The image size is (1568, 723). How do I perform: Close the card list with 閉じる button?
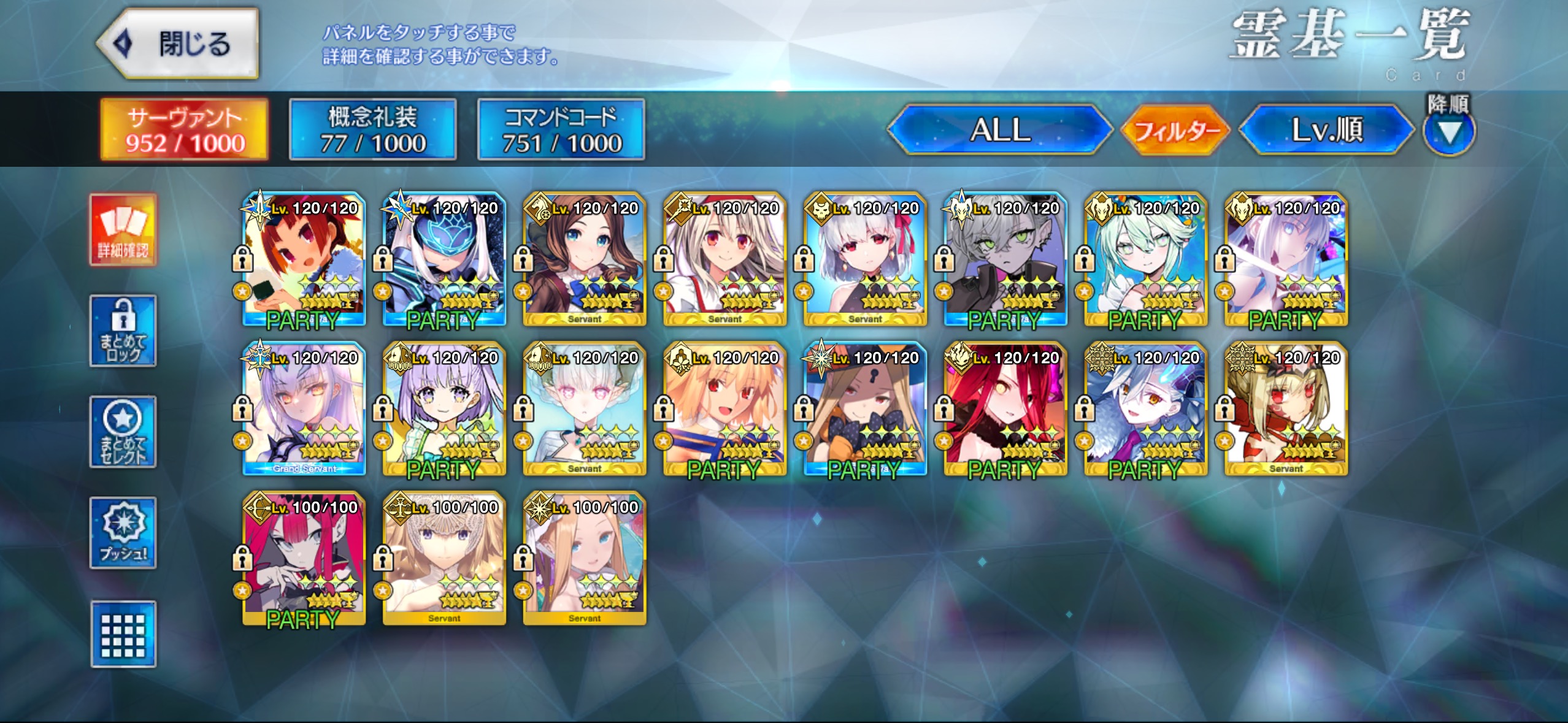point(178,44)
